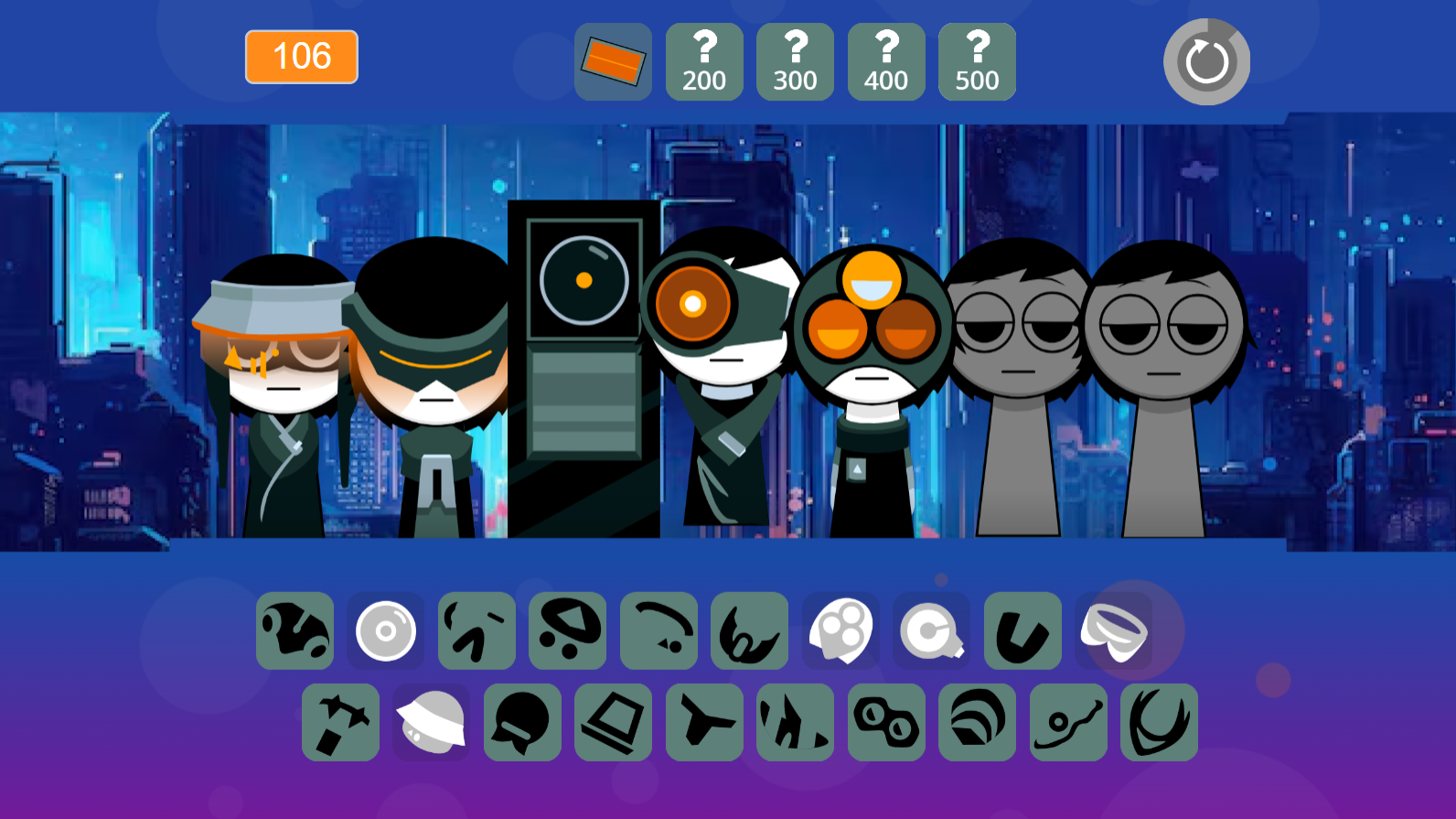Reveal the 300-point question mark box
Image resolution: width=1456 pixels, height=819 pixels.
pos(795,62)
